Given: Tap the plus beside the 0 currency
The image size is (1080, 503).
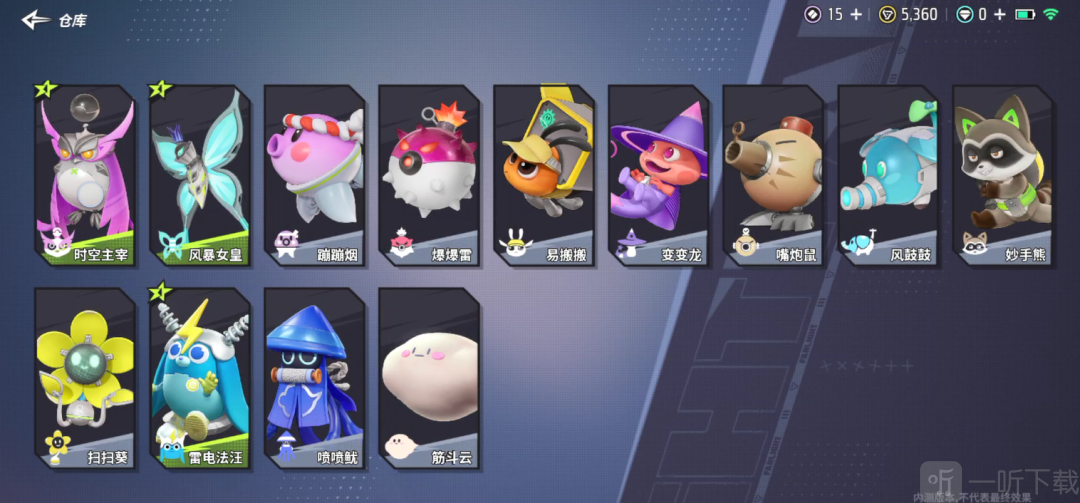Looking at the screenshot, I should click(999, 14).
